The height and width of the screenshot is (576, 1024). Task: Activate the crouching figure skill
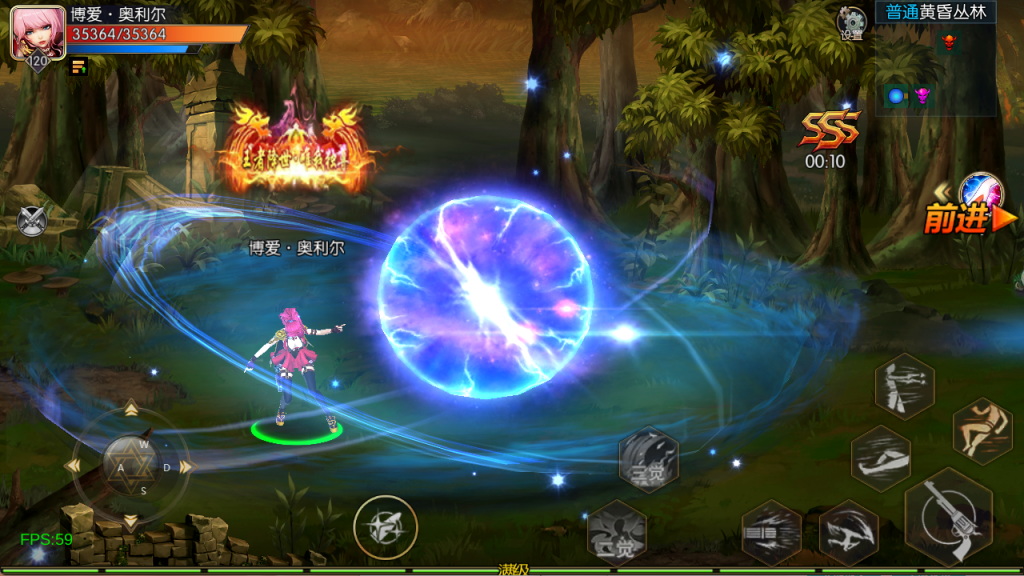click(982, 428)
